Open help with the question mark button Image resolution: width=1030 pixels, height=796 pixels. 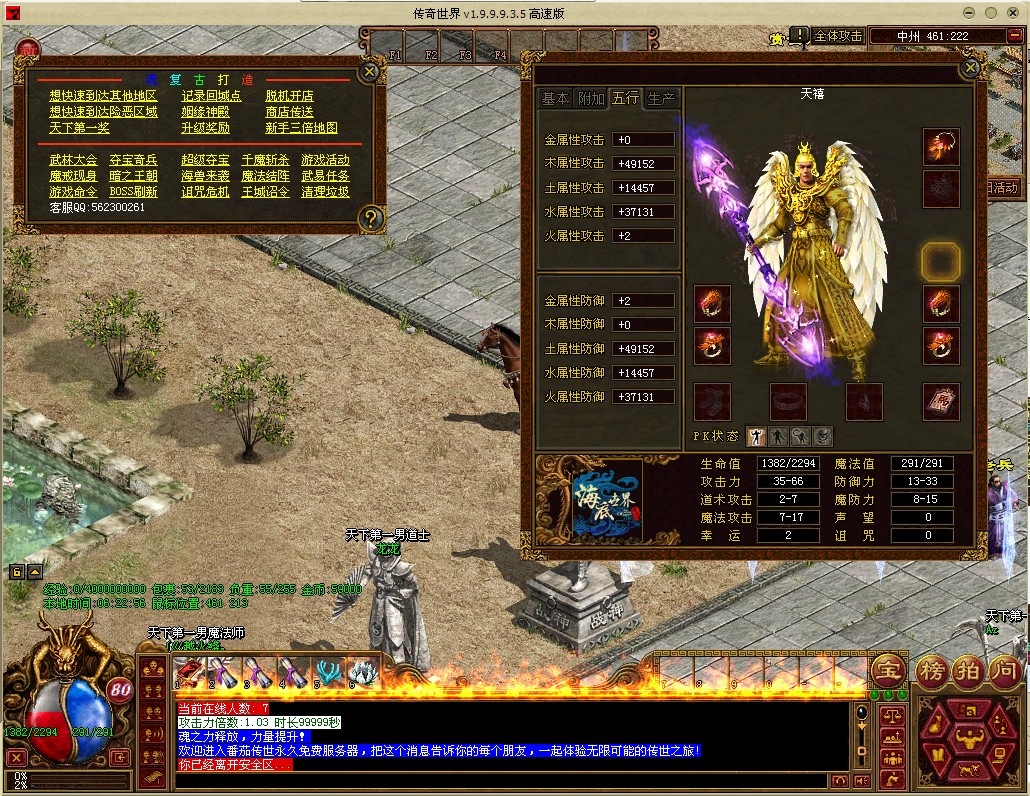tap(370, 217)
